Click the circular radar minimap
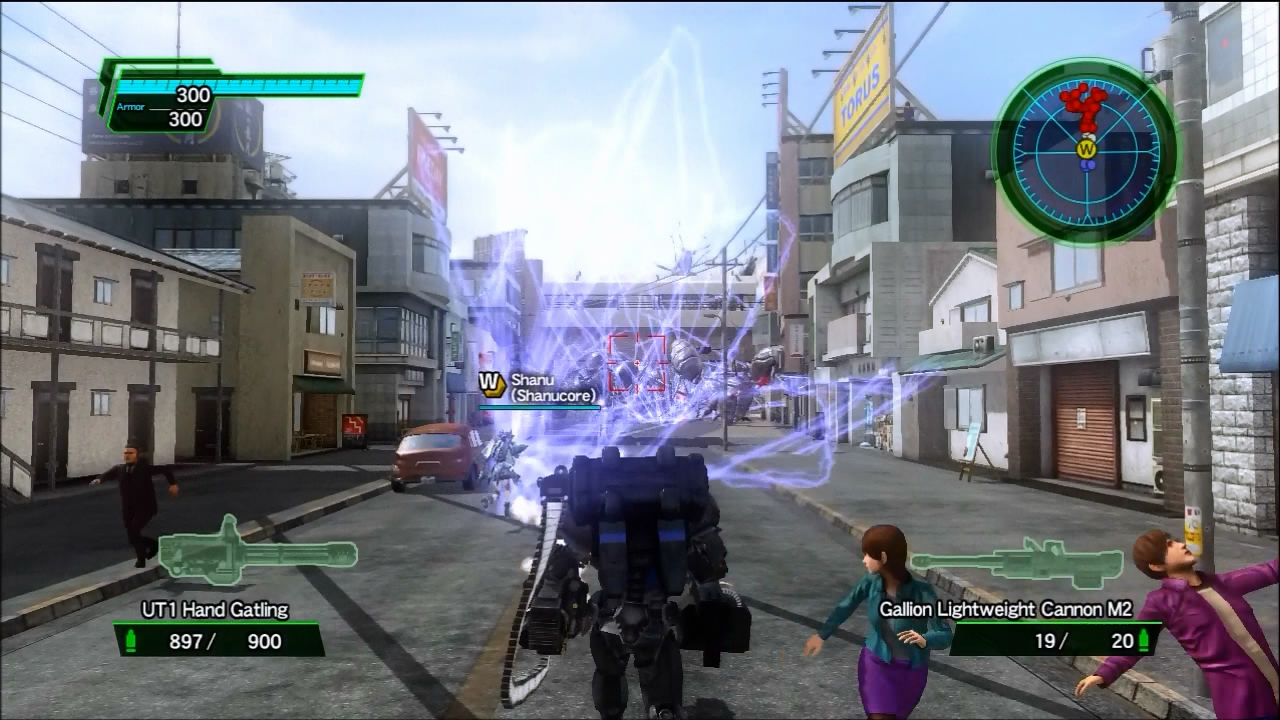Viewport: 1280px width, 720px height. coord(1086,151)
